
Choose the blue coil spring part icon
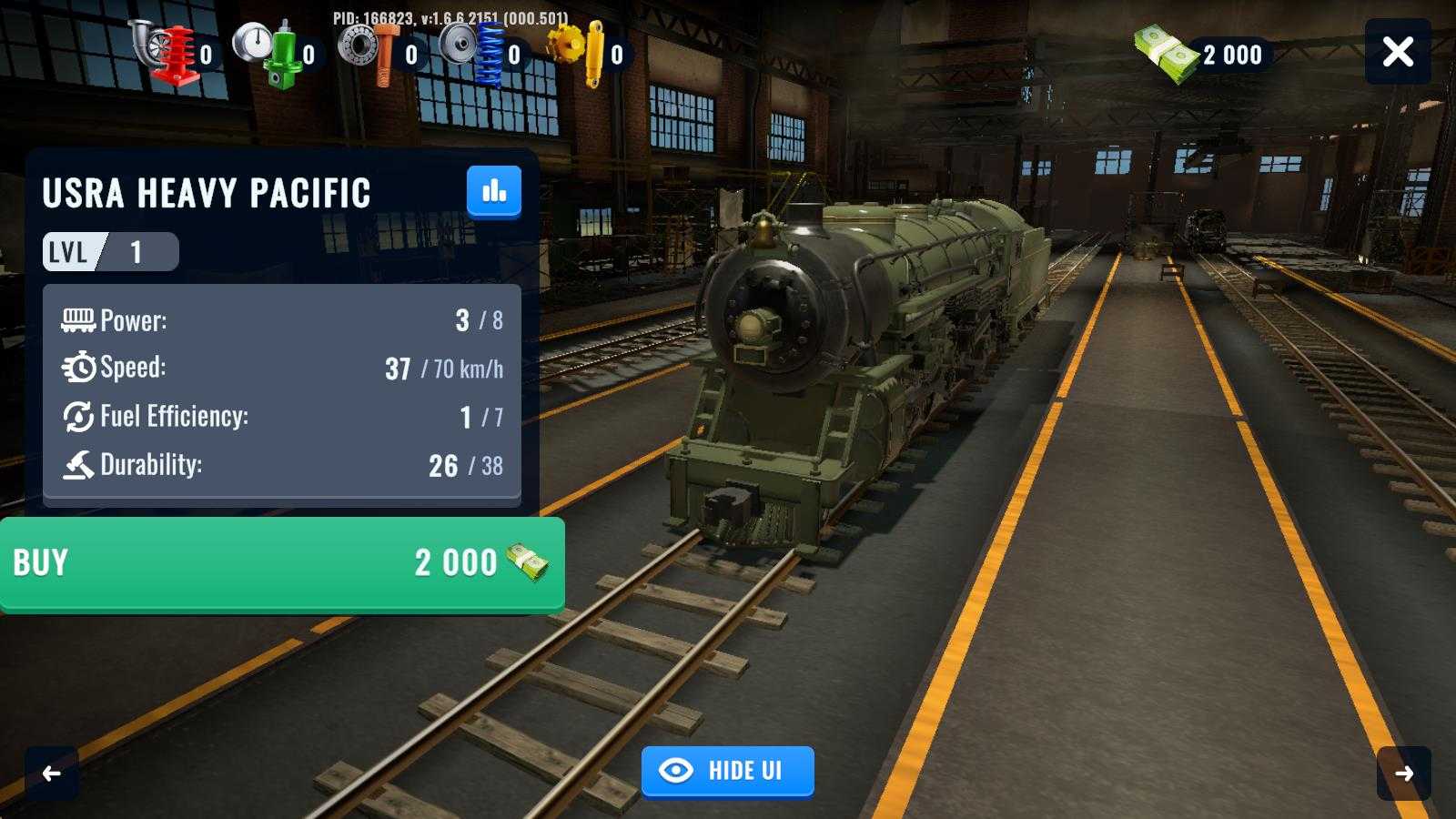click(x=475, y=53)
